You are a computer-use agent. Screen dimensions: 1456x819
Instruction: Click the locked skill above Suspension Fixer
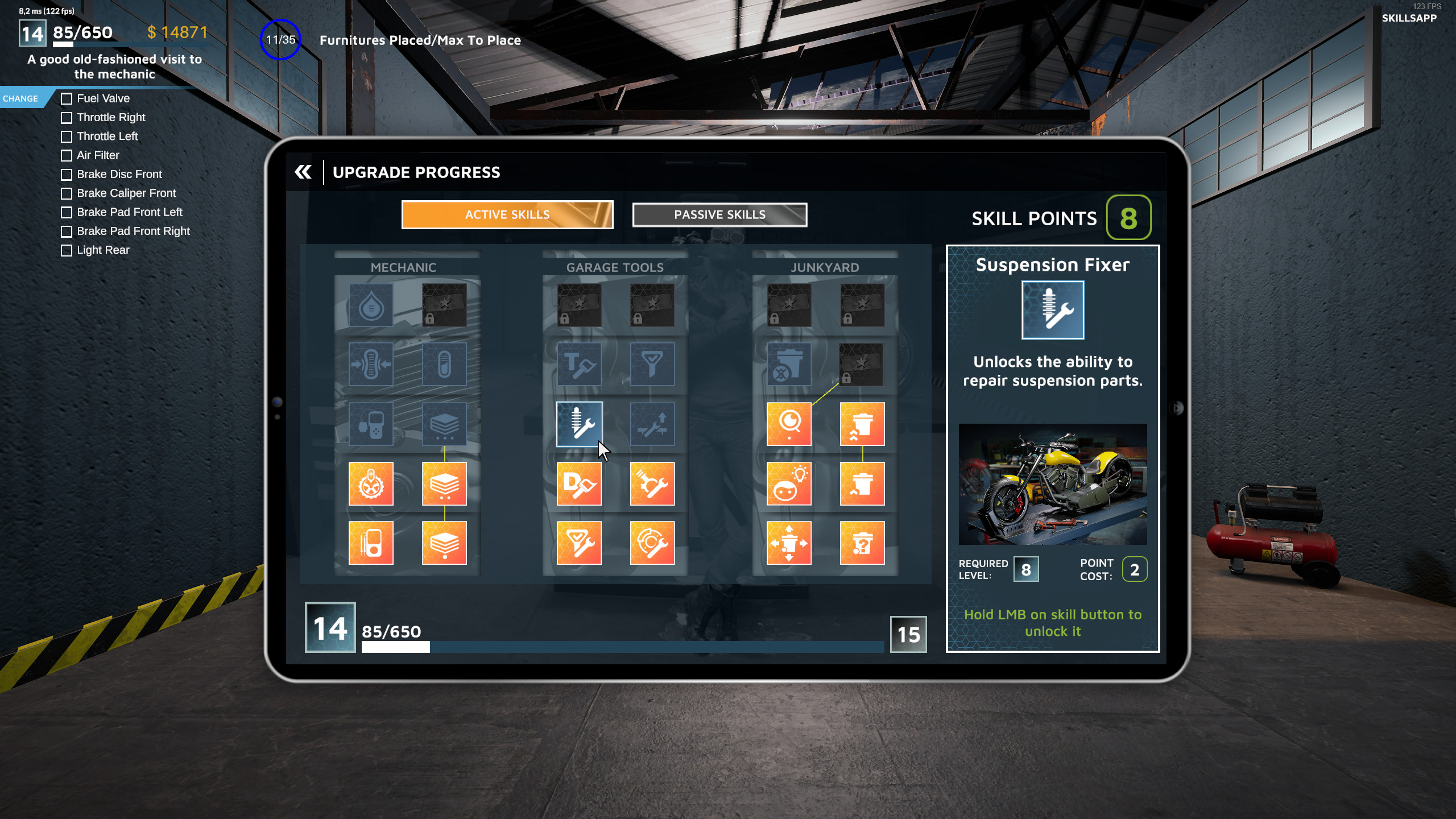[x=580, y=305]
